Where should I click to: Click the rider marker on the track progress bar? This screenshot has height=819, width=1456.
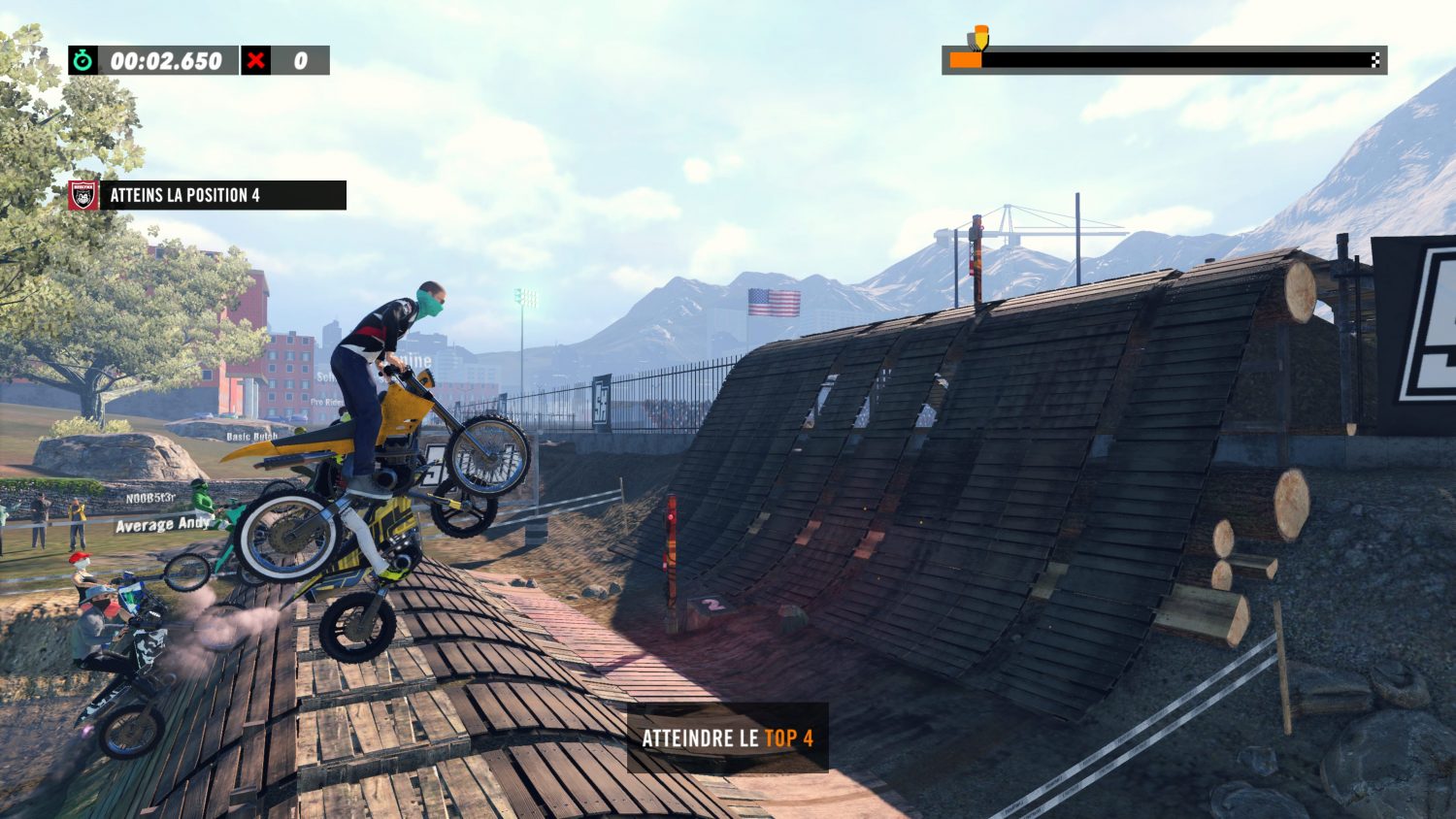point(979,39)
